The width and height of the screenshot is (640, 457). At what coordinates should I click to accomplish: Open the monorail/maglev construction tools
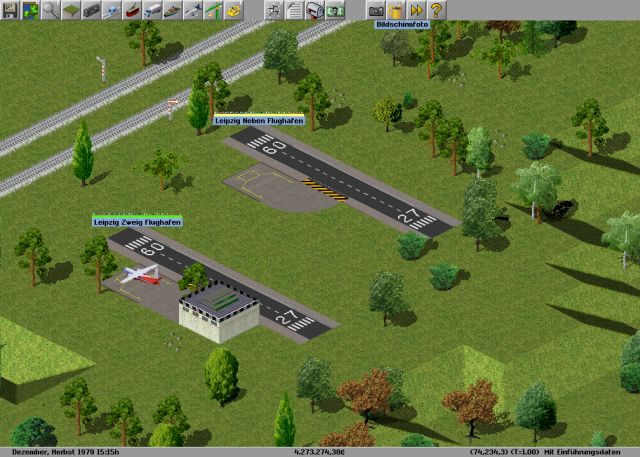(113, 10)
